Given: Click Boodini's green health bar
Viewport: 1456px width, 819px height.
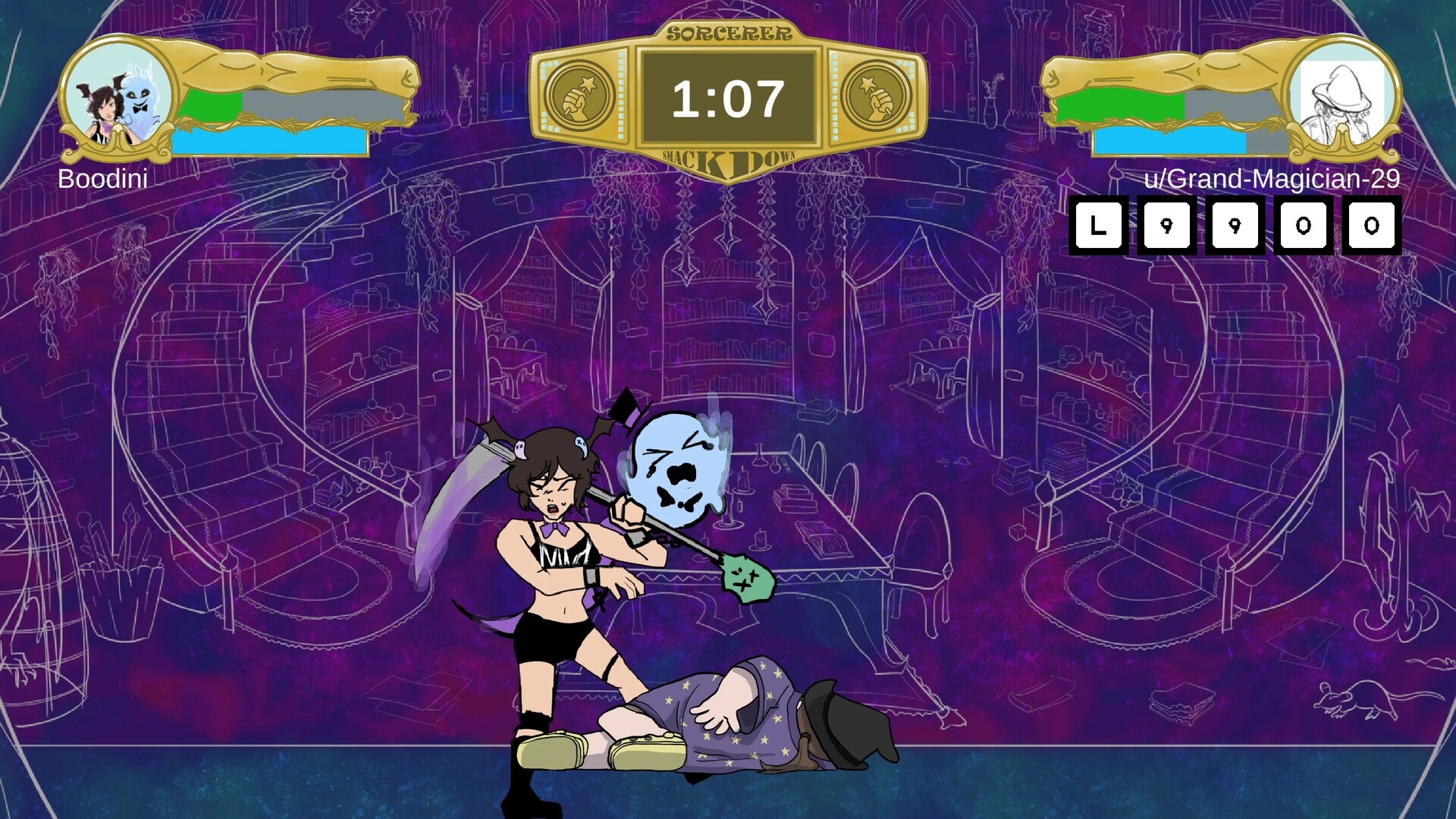Looking at the screenshot, I should pos(209,105).
